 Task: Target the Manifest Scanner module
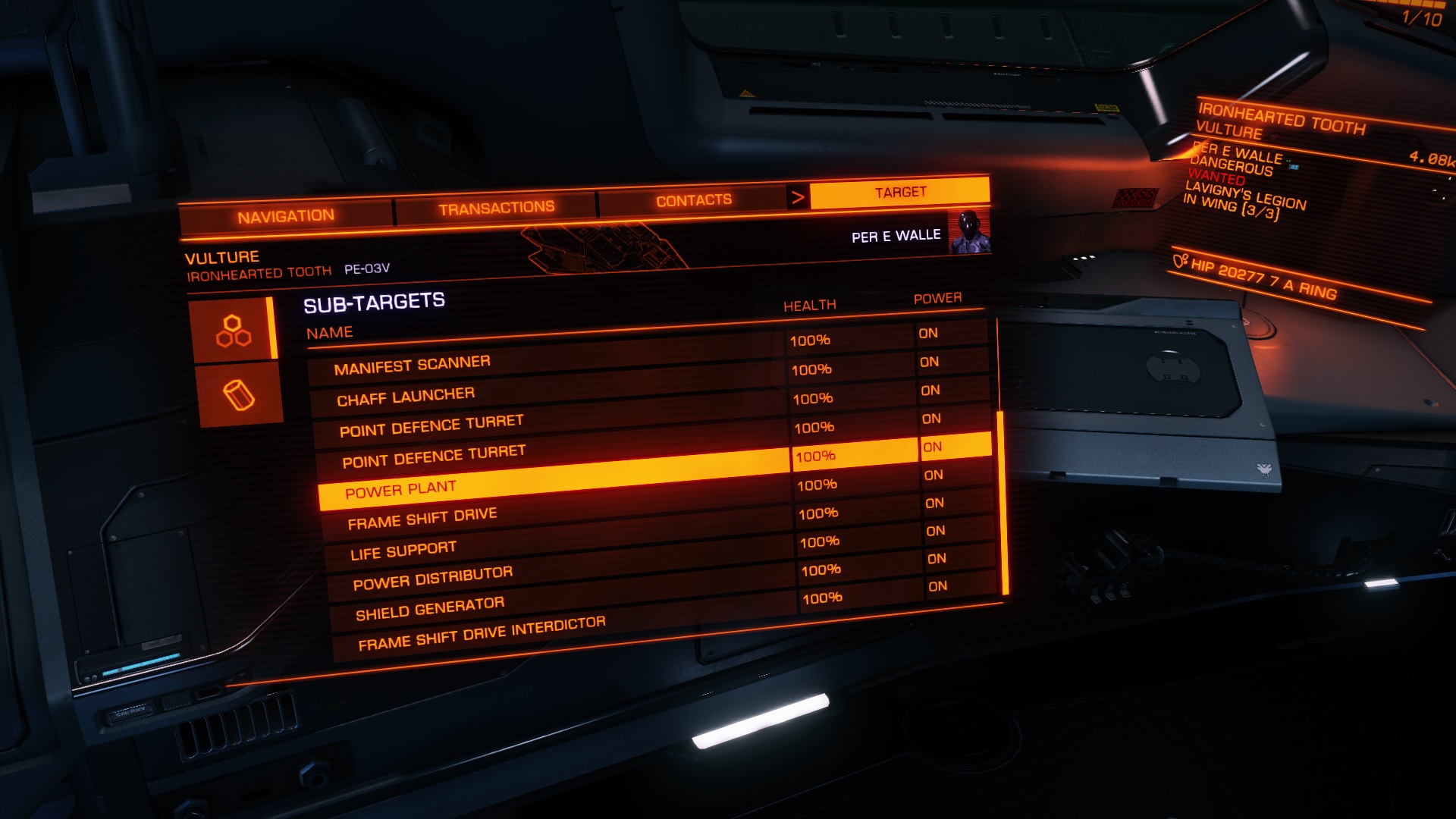[412, 366]
